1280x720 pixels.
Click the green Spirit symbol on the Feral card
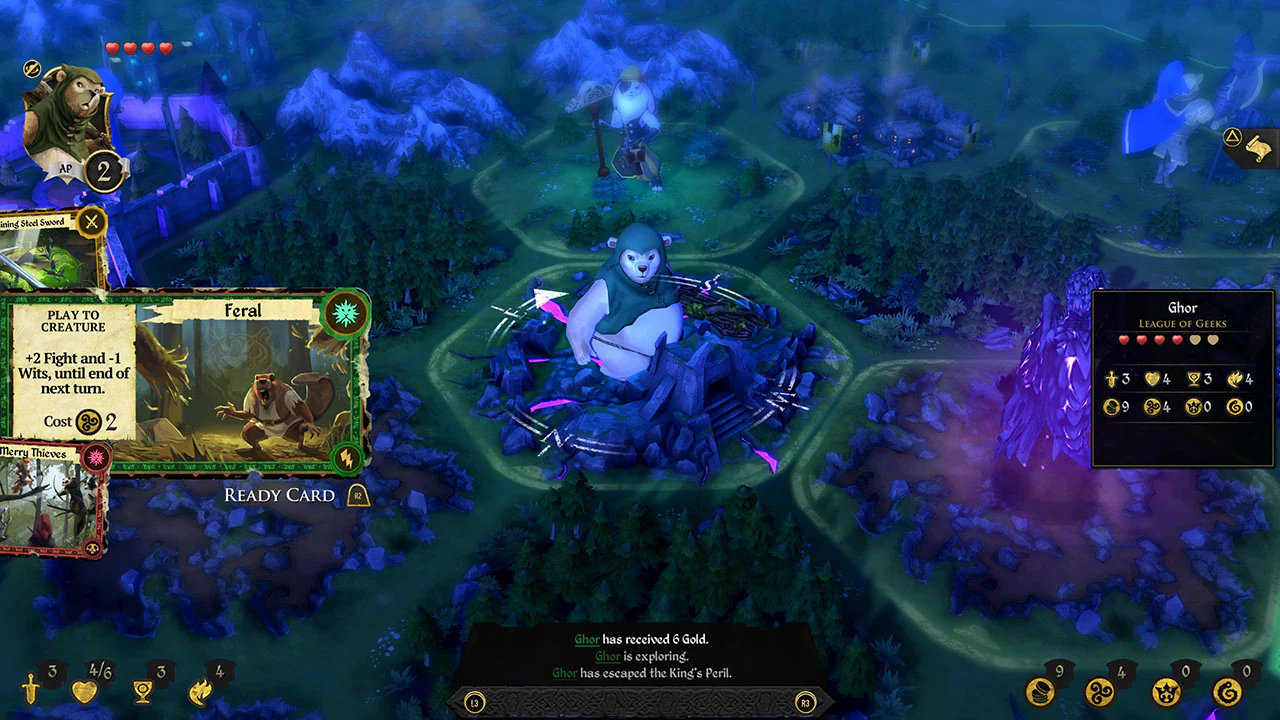(x=347, y=314)
